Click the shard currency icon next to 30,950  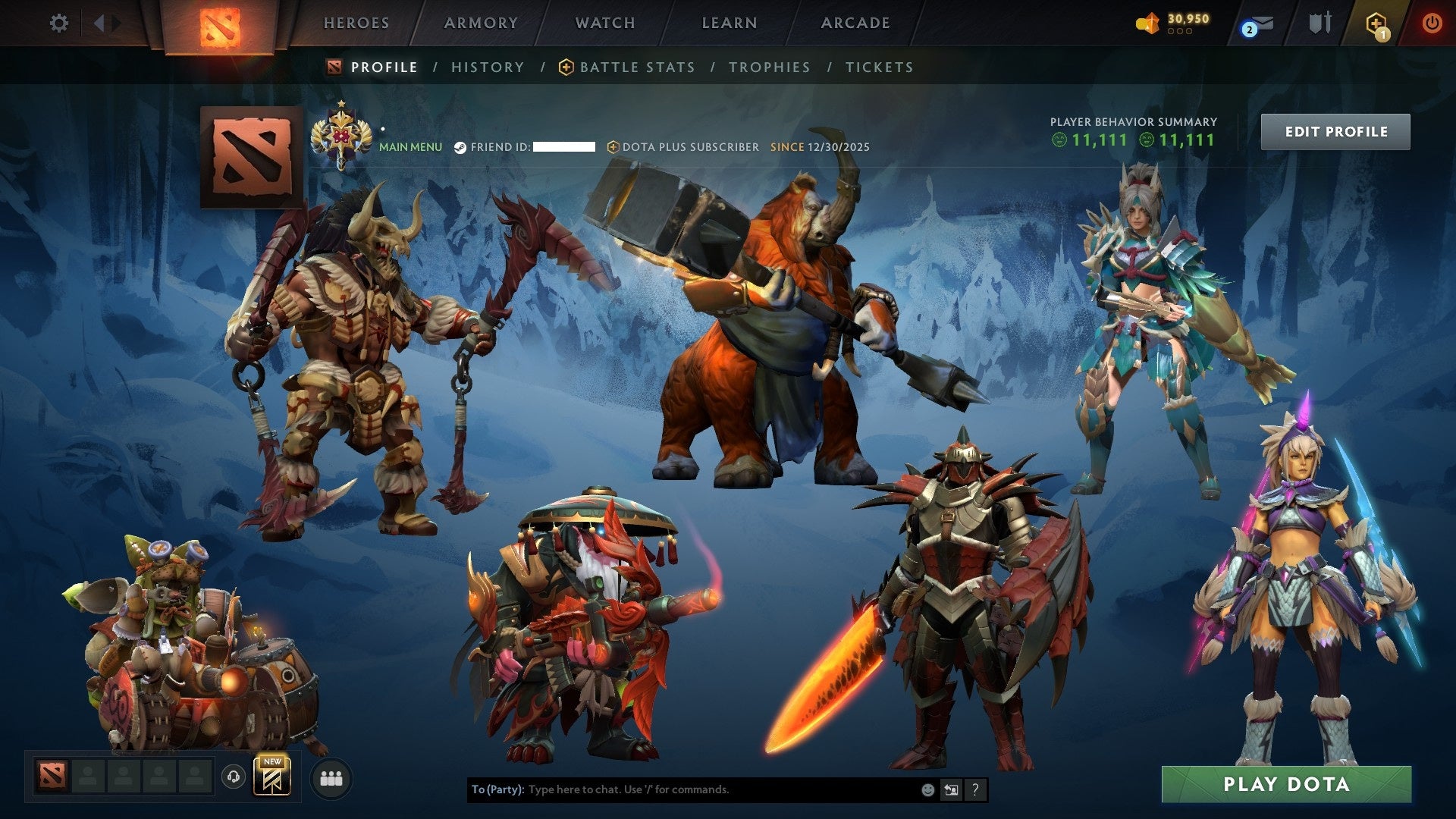[1147, 23]
